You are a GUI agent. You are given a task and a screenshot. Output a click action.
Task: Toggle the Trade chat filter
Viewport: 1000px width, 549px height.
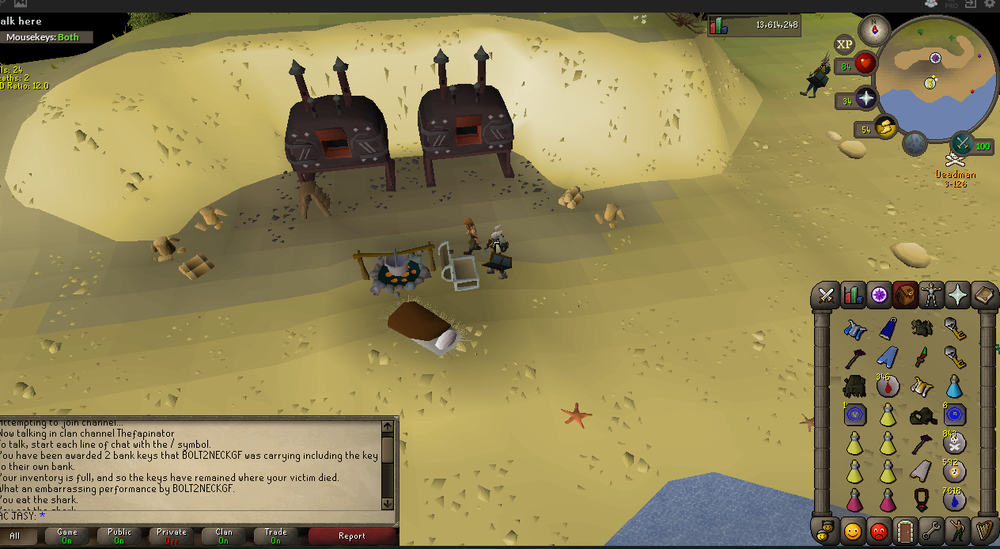(275, 536)
